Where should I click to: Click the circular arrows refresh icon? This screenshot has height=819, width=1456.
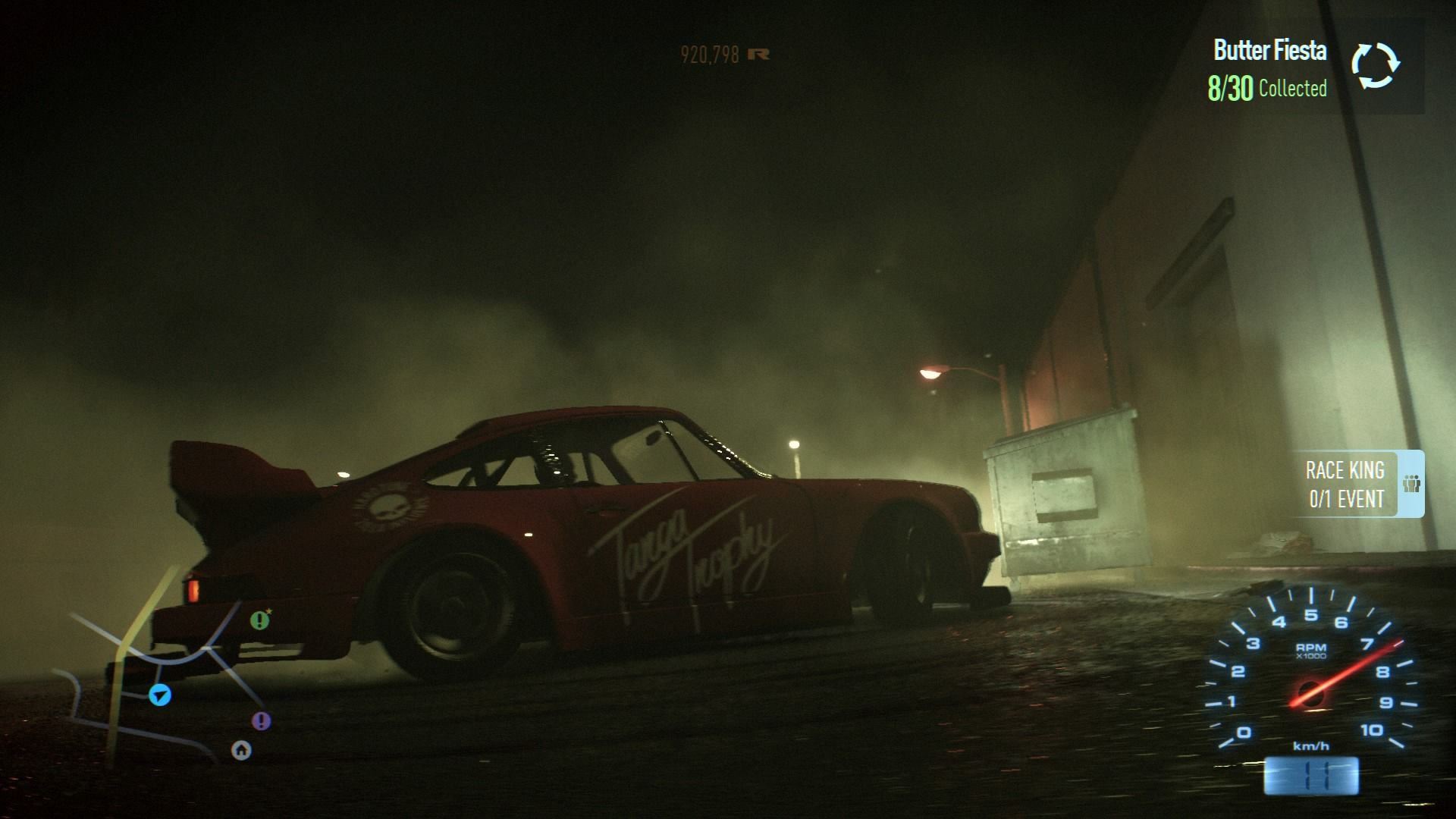[x=1375, y=65]
